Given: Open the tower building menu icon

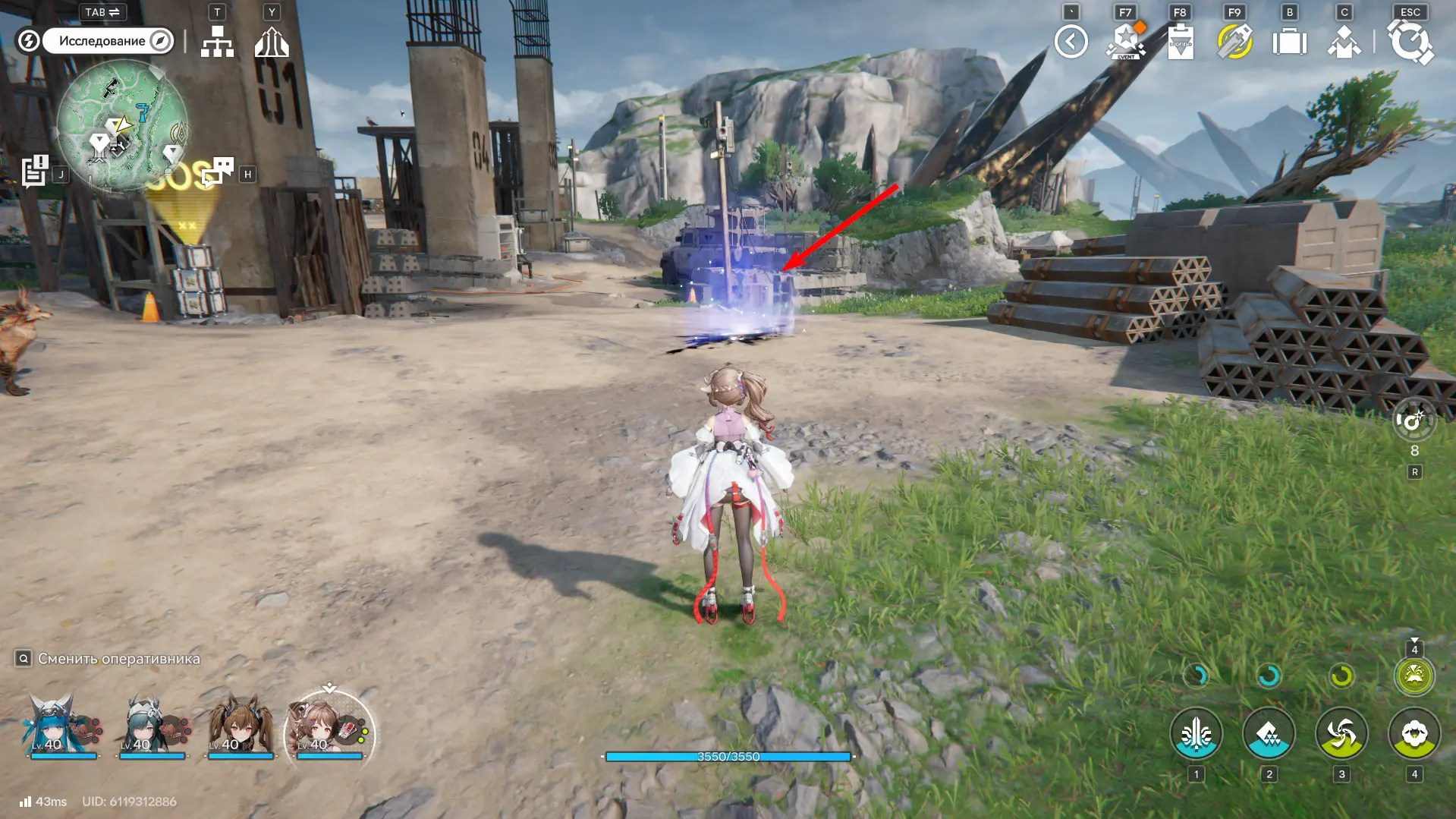Looking at the screenshot, I should (x=272, y=42).
